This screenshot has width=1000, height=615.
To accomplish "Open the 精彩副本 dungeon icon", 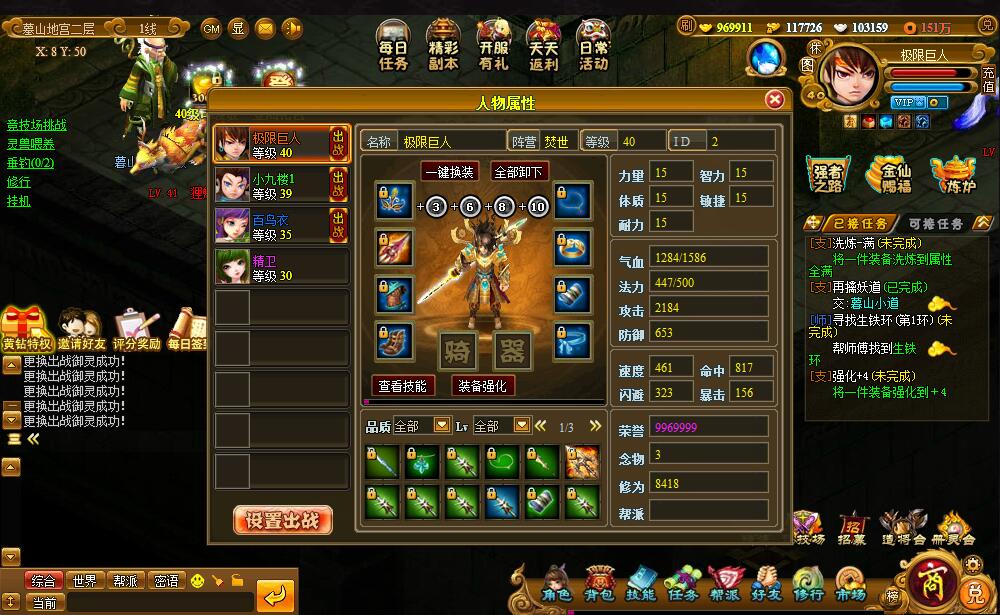I will click(x=443, y=47).
